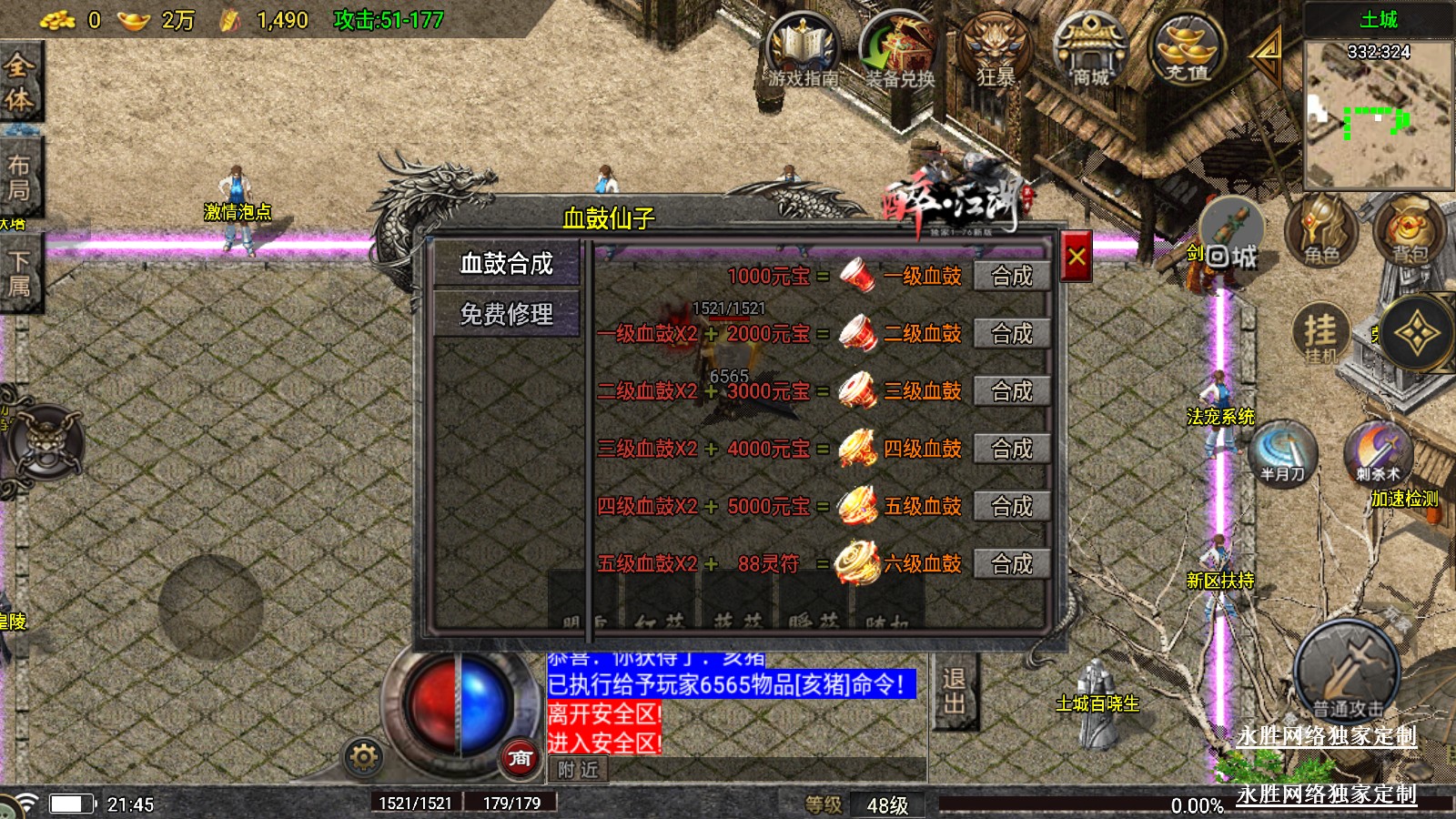Craft 四级血鼓 with its 合成 button

pyautogui.click(x=1011, y=449)
